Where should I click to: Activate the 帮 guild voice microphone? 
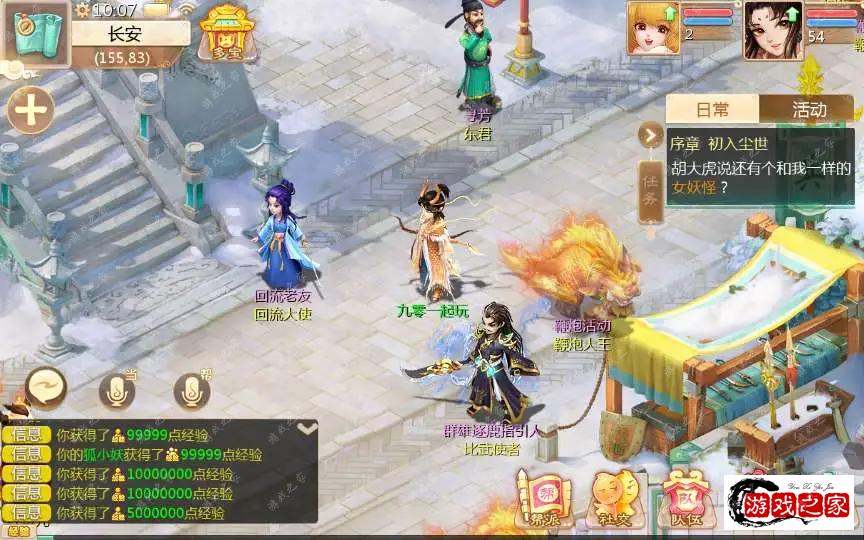pyautogui.click(x=192, y=390)
